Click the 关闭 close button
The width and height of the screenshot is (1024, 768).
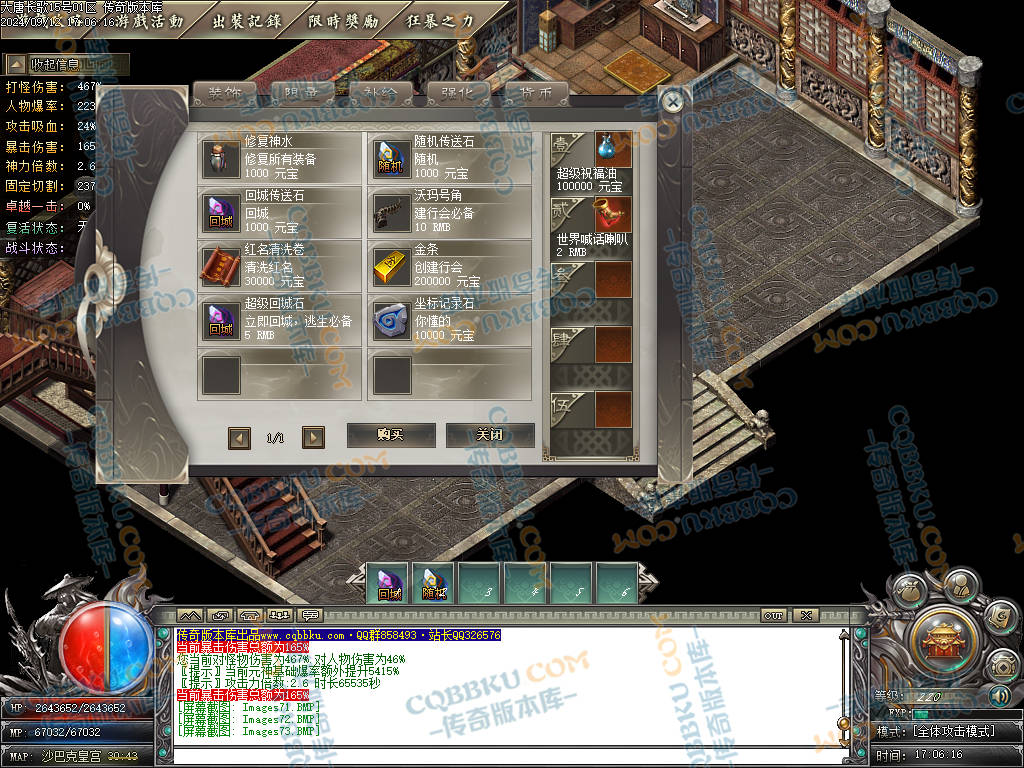489,435
